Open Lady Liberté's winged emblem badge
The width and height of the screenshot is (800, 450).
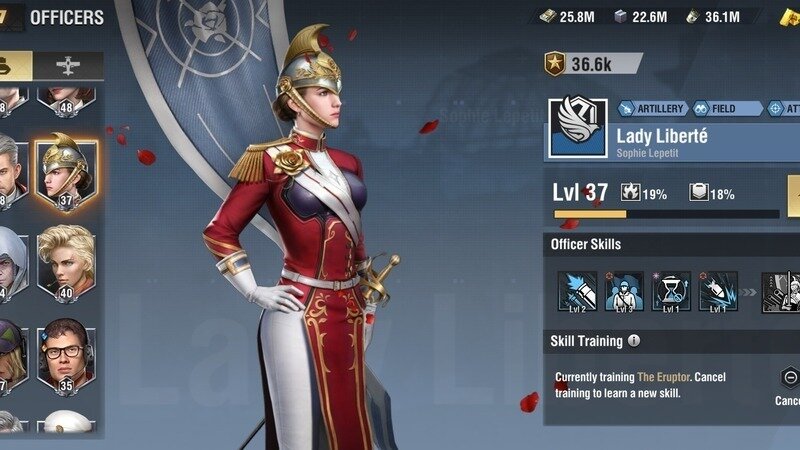pos(576,127)
